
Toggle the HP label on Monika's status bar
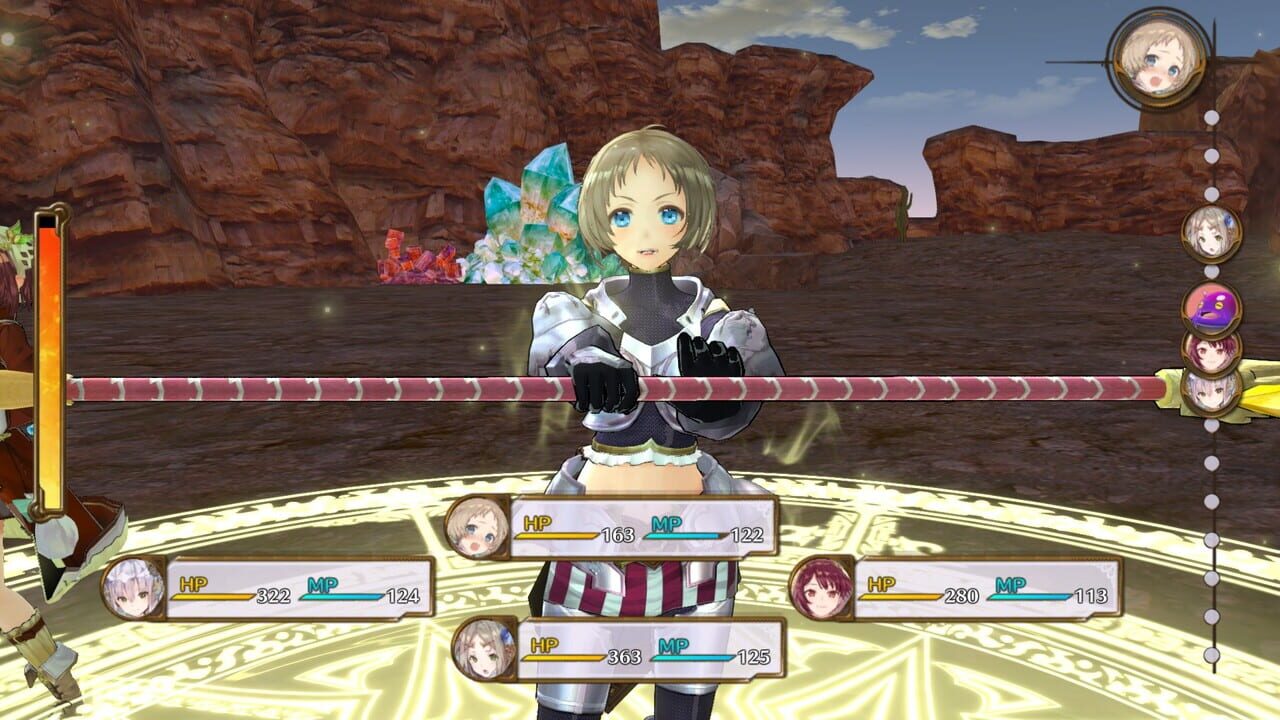tap(539, 520)
